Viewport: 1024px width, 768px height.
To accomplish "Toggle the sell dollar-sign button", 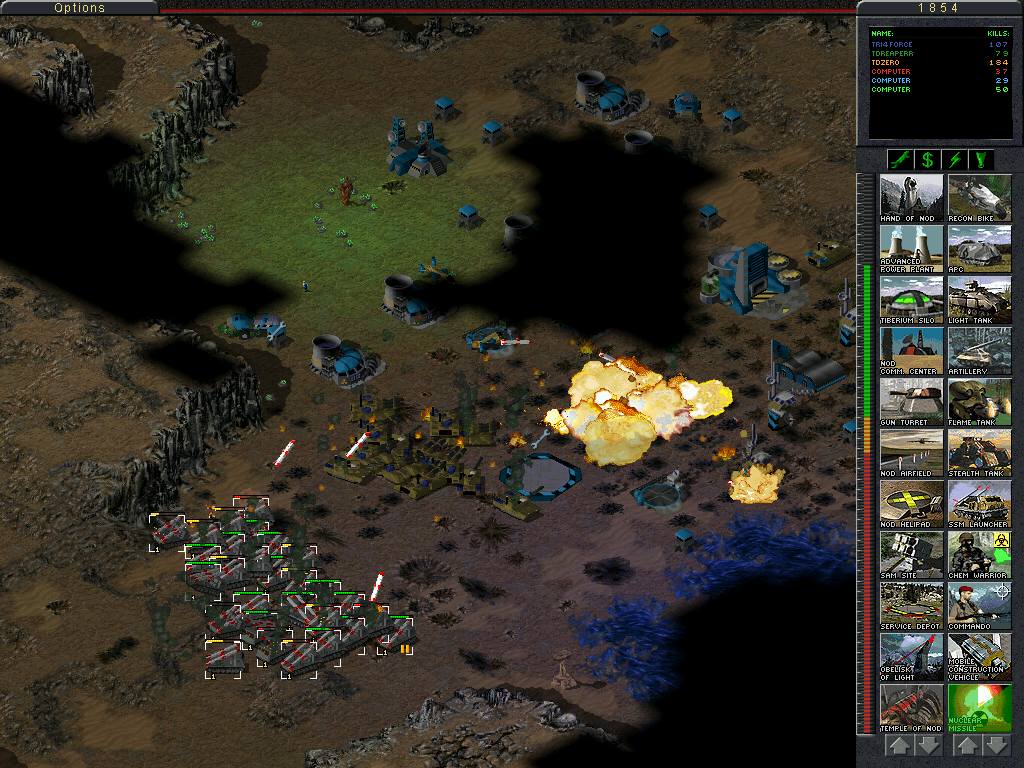I will coord(927,160).
